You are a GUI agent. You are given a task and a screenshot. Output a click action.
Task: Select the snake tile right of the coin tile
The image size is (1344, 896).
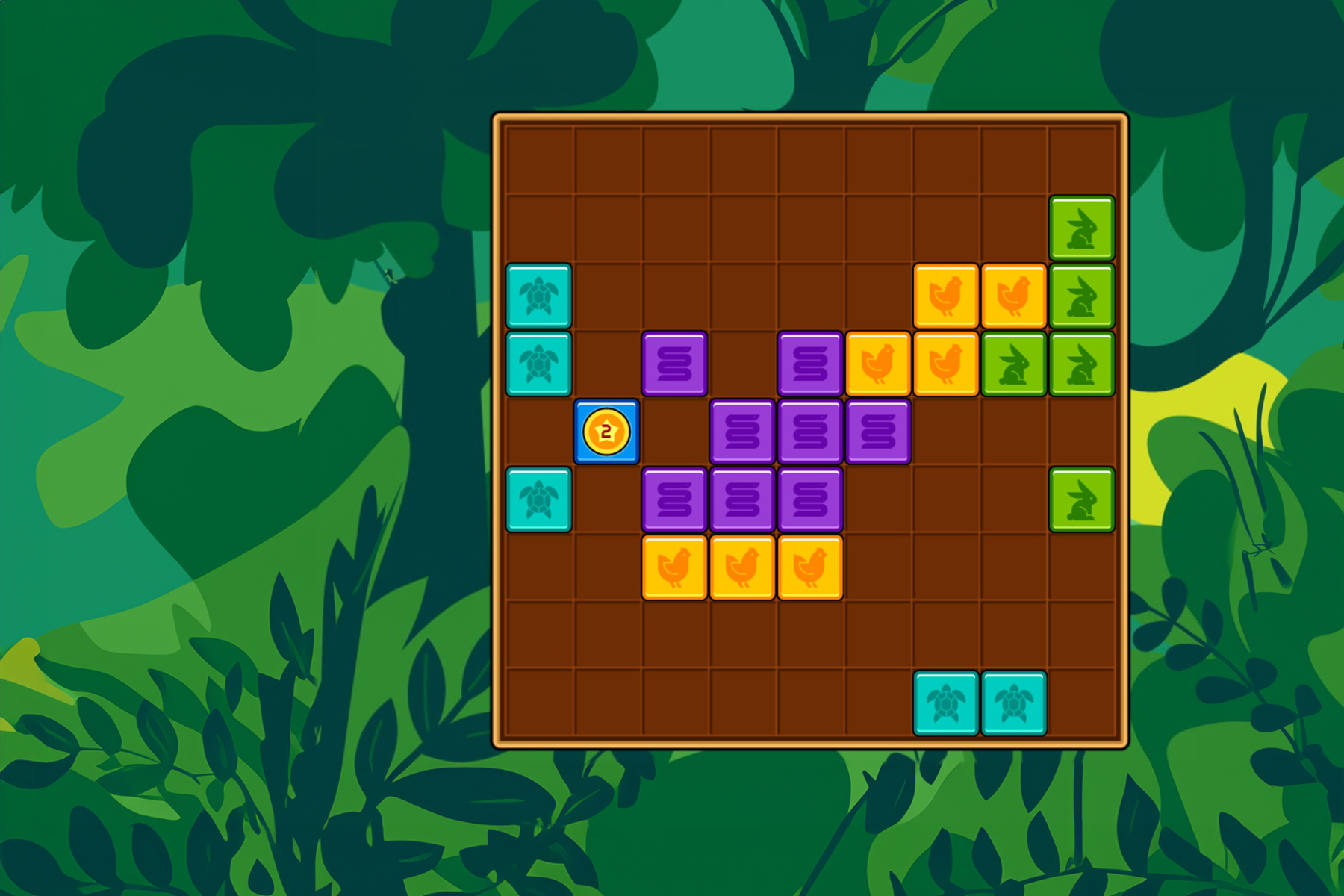pos(741,433)
